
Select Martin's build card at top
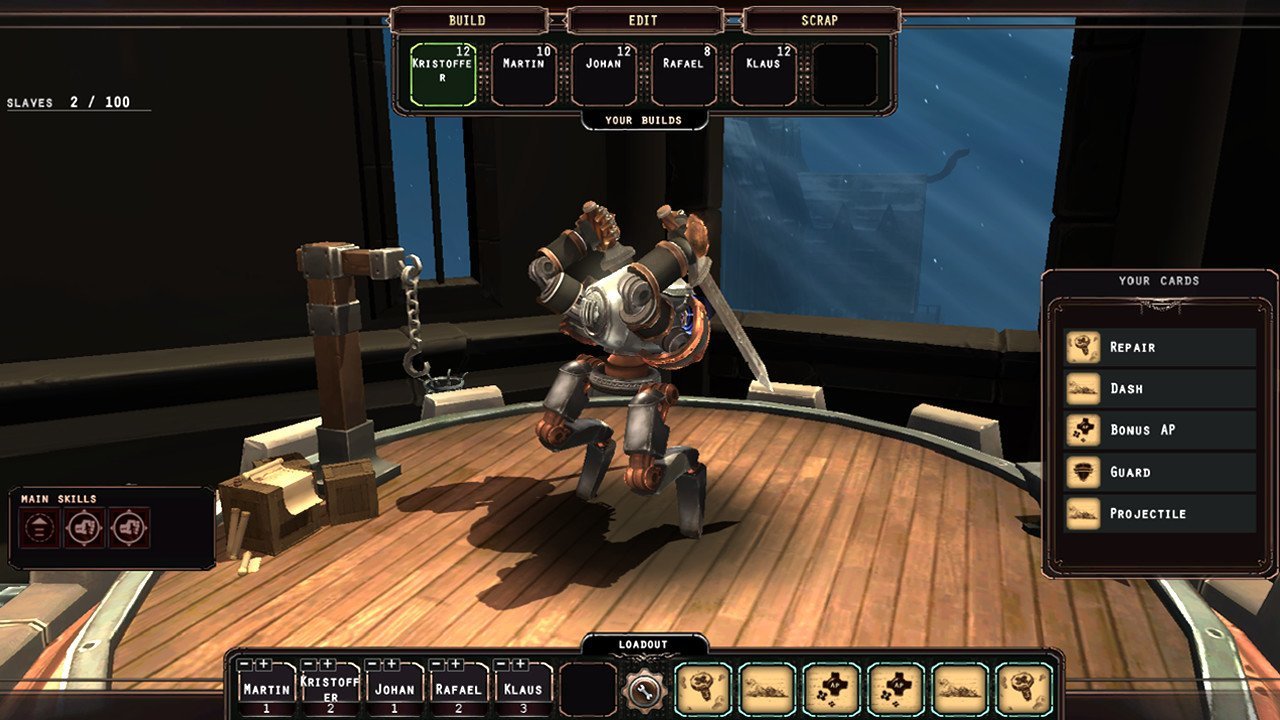pos(524,75)
